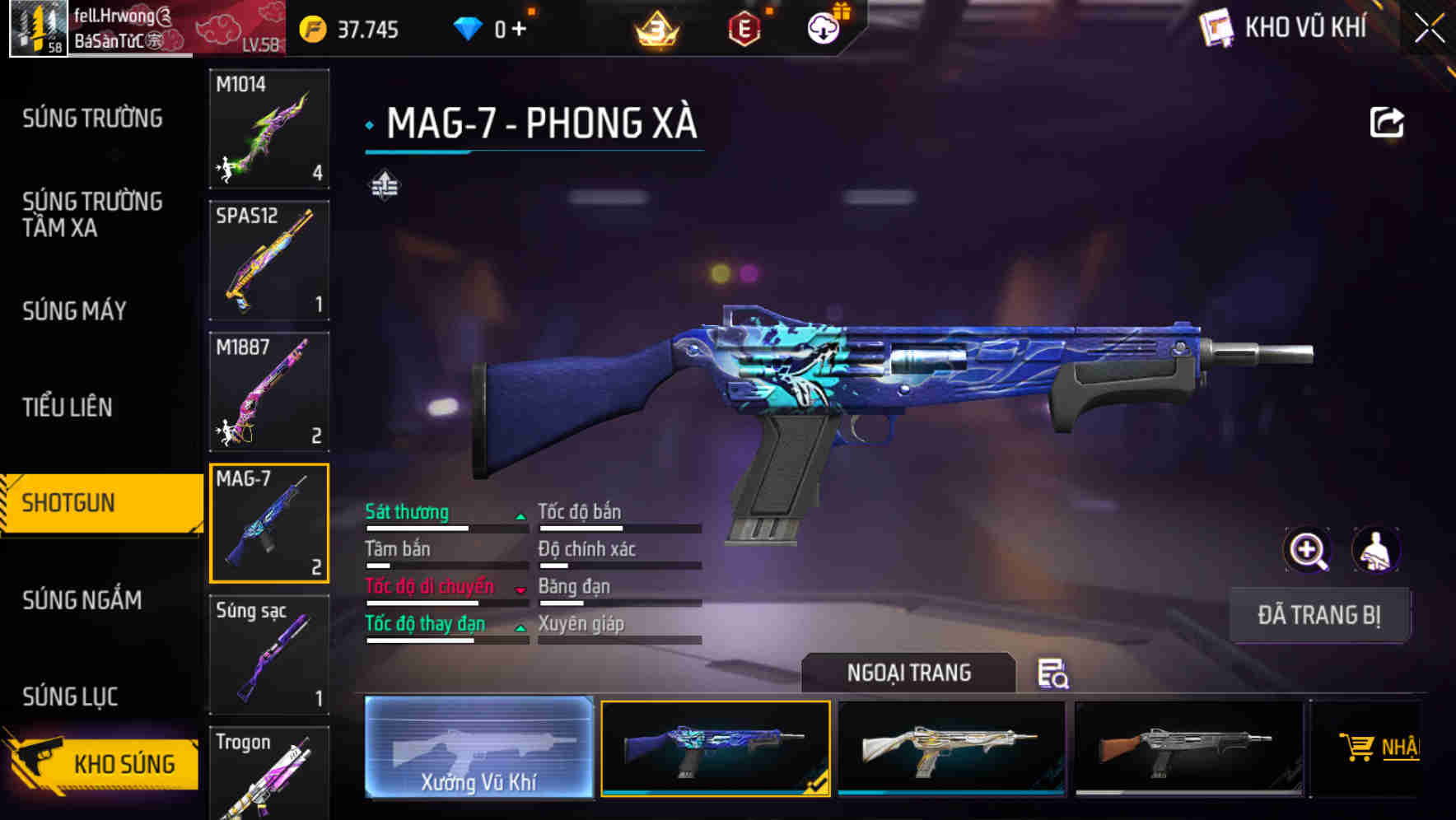Click the diamond balance icon

[x=468, y=27]
